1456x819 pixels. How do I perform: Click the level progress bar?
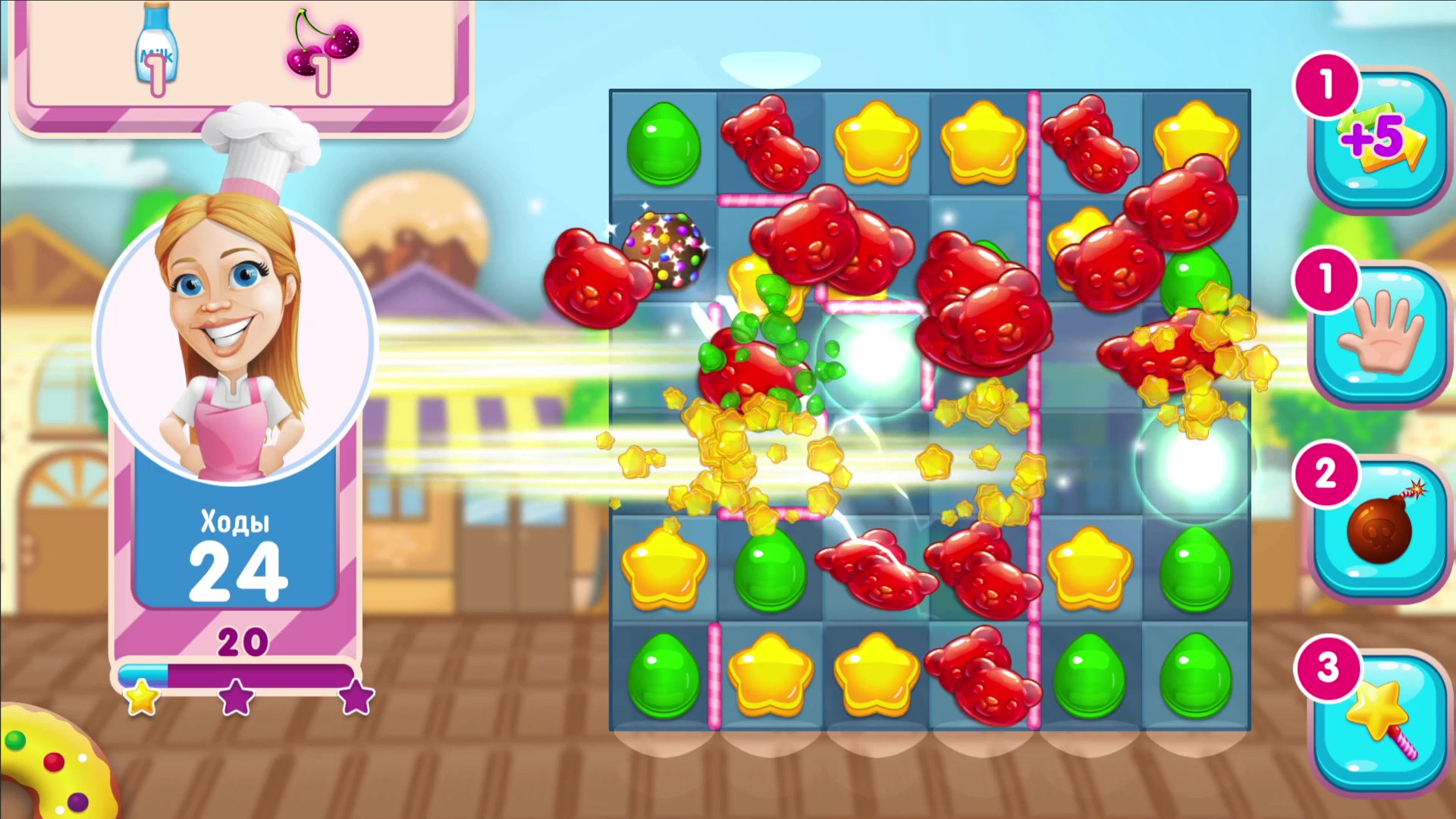(235, 675)
